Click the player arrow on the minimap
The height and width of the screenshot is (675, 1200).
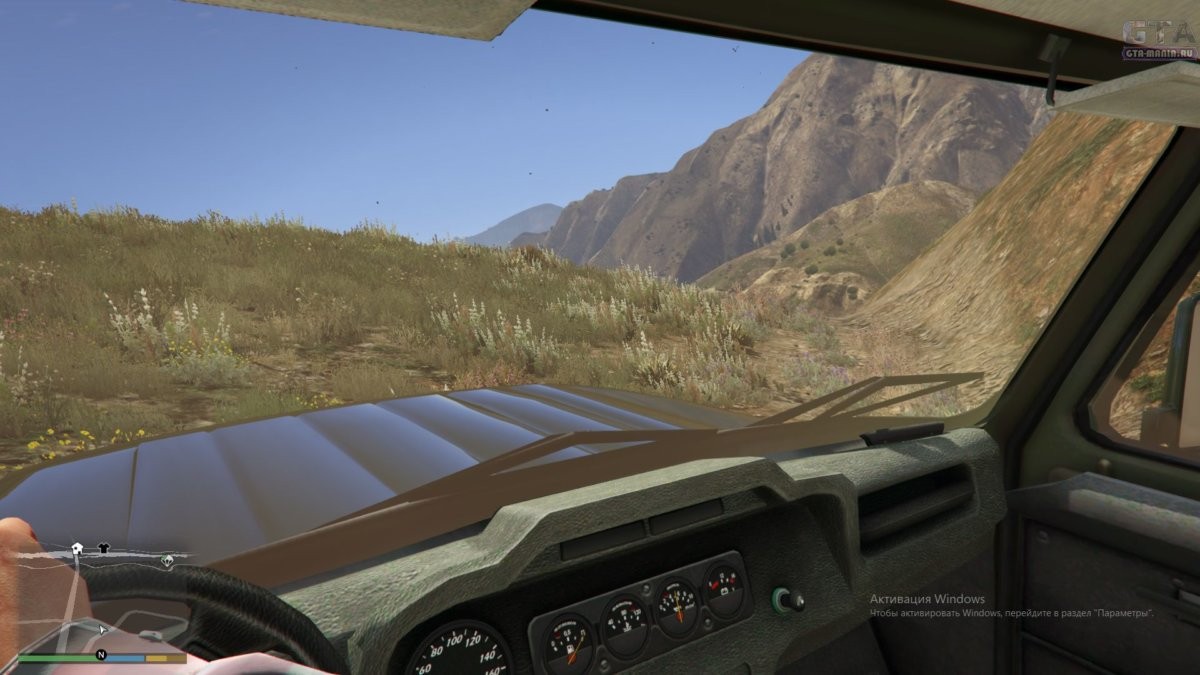click(101, 630)
